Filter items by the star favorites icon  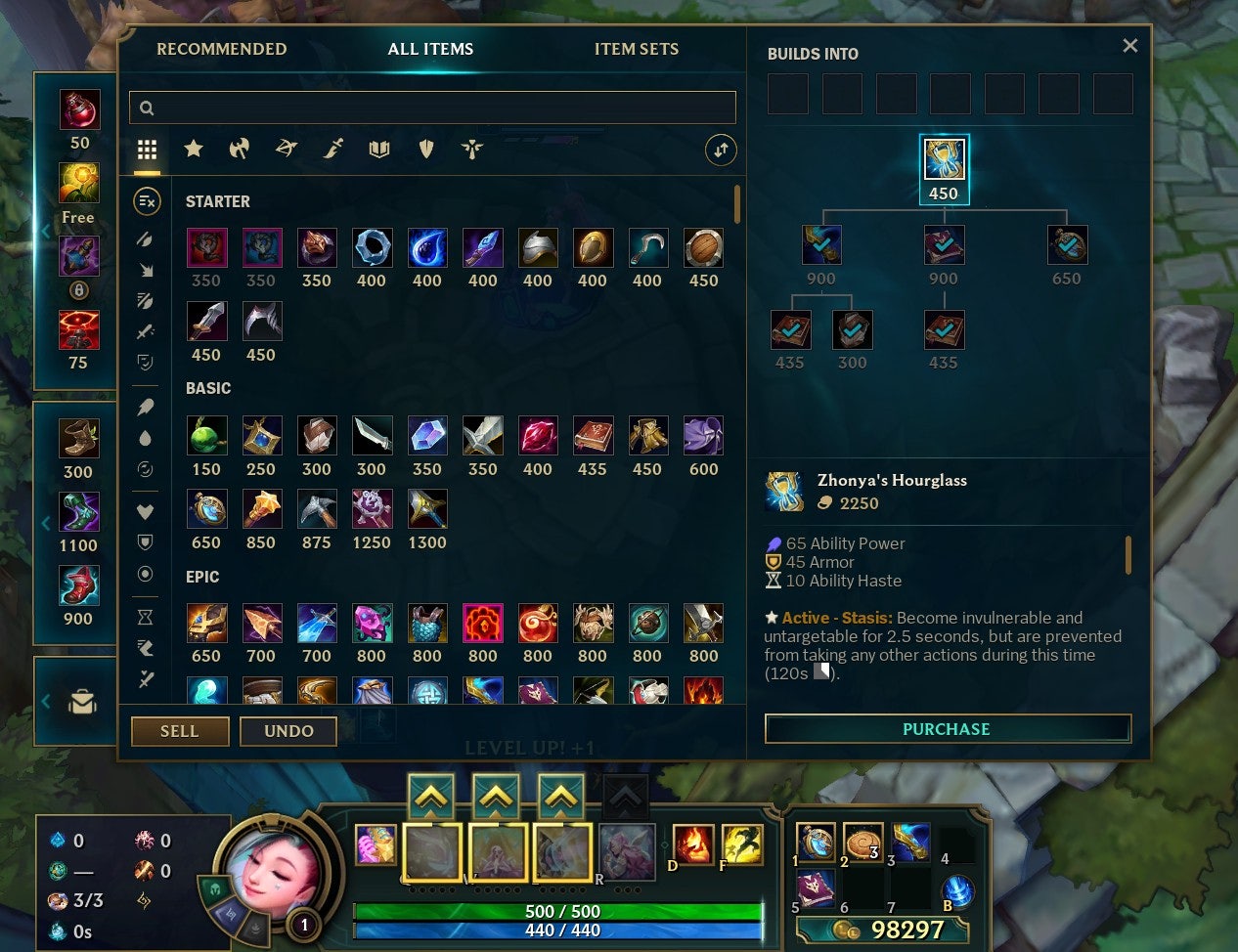(194, 149)
